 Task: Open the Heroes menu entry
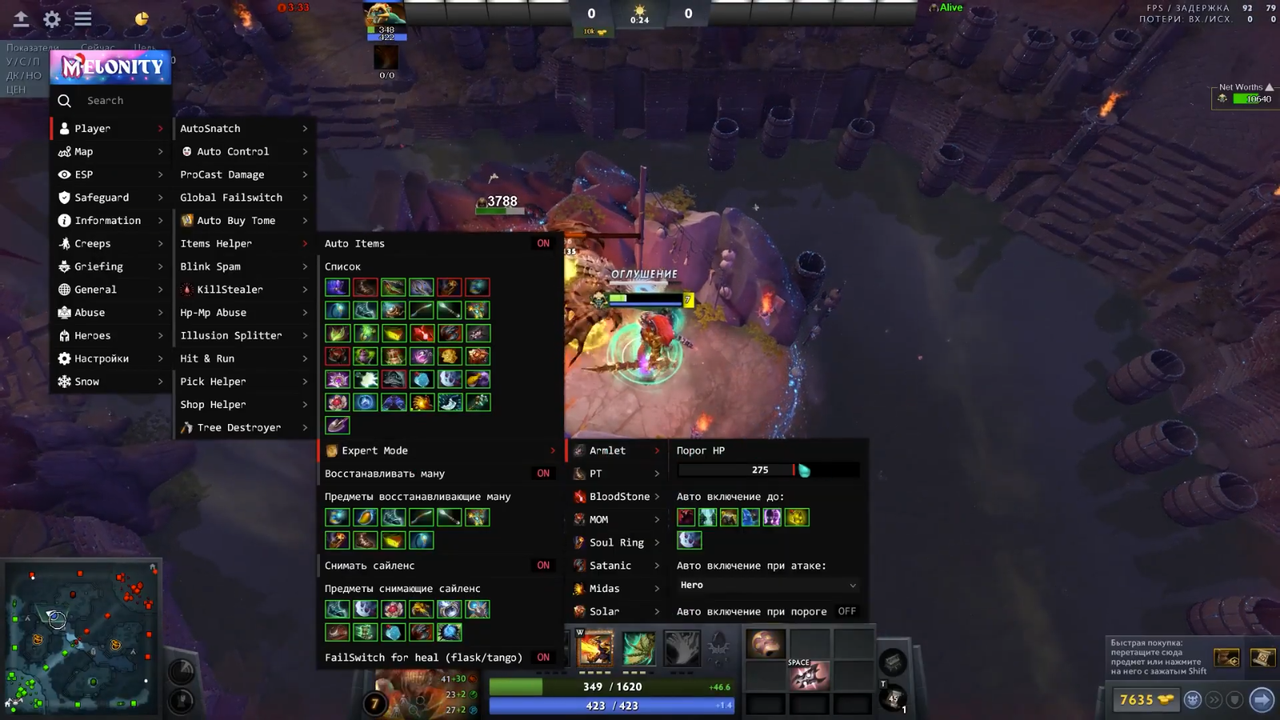point(92,335)
